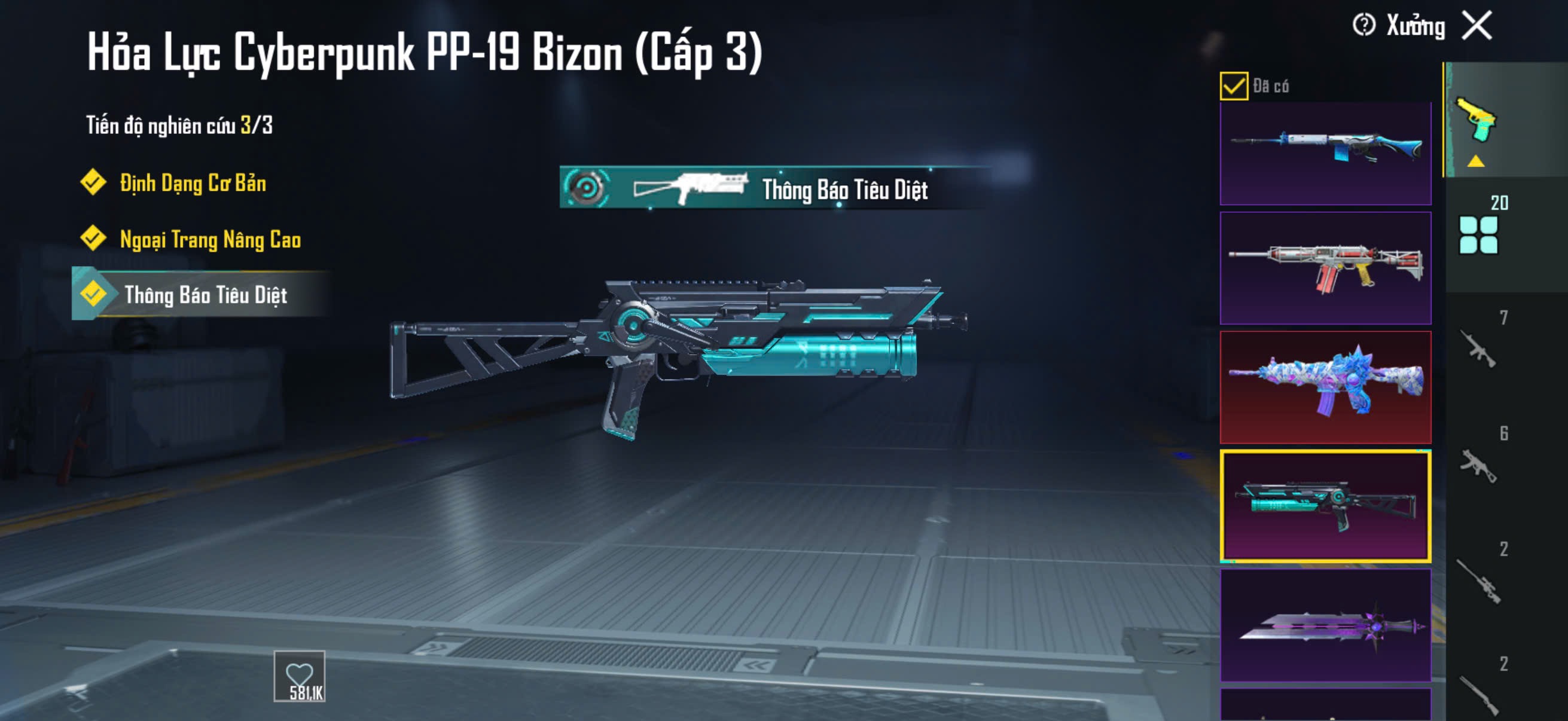Select Ngoại Trang Nâng Cao research level

coord(209,239)
